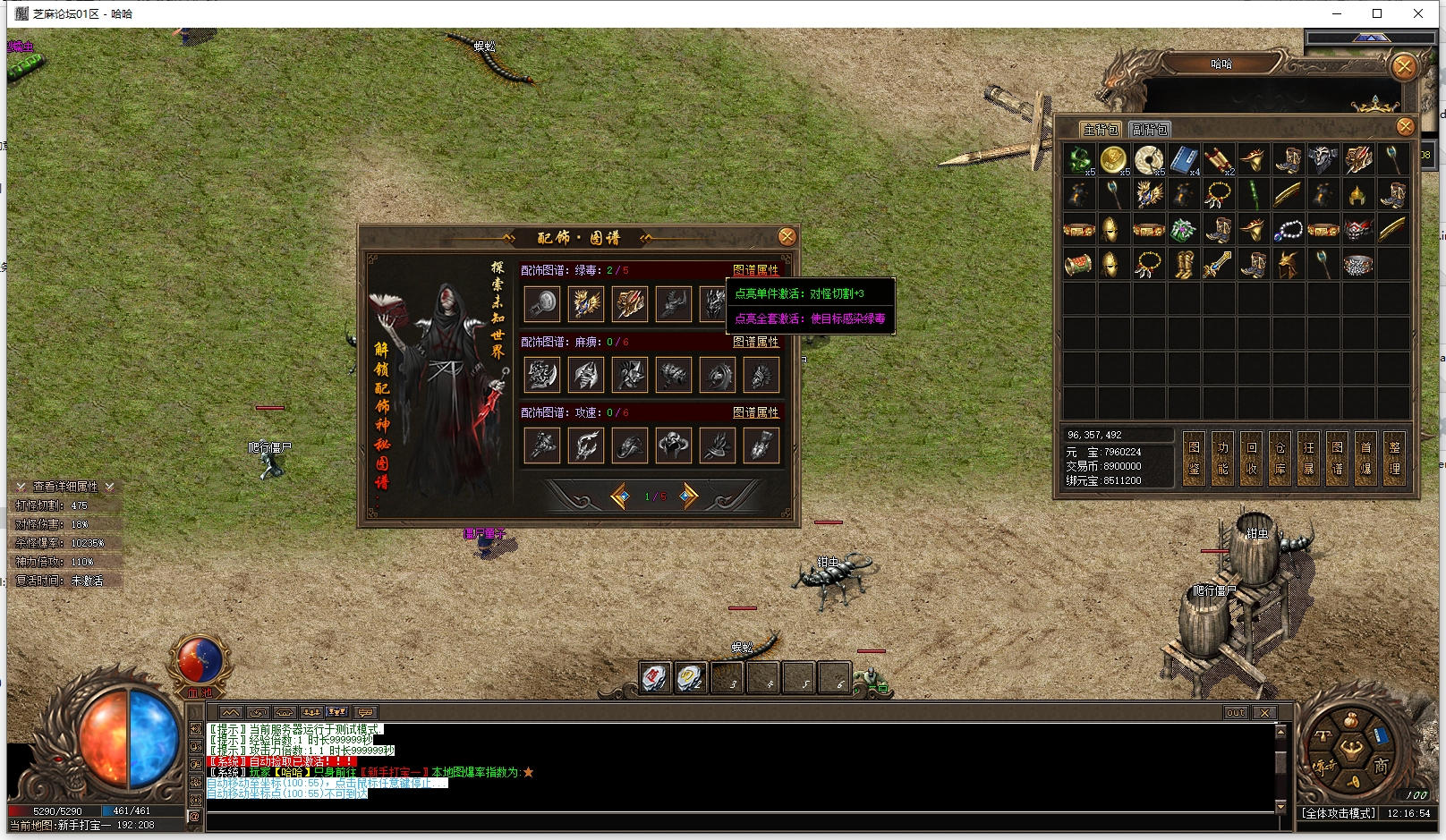Screen dimensions: 1446x840
Task: Activate the 狂暴 berserk button
Action: tap(1308, 458)
